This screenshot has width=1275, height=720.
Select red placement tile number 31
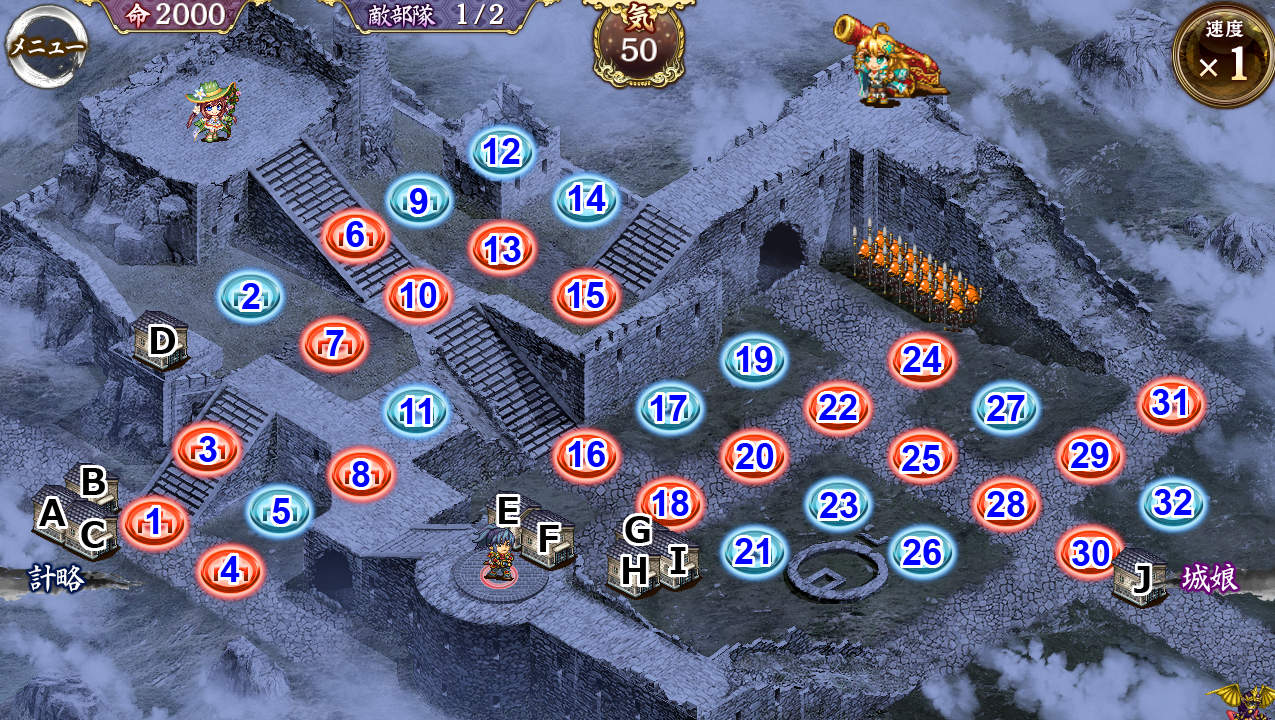[1171, 403]
